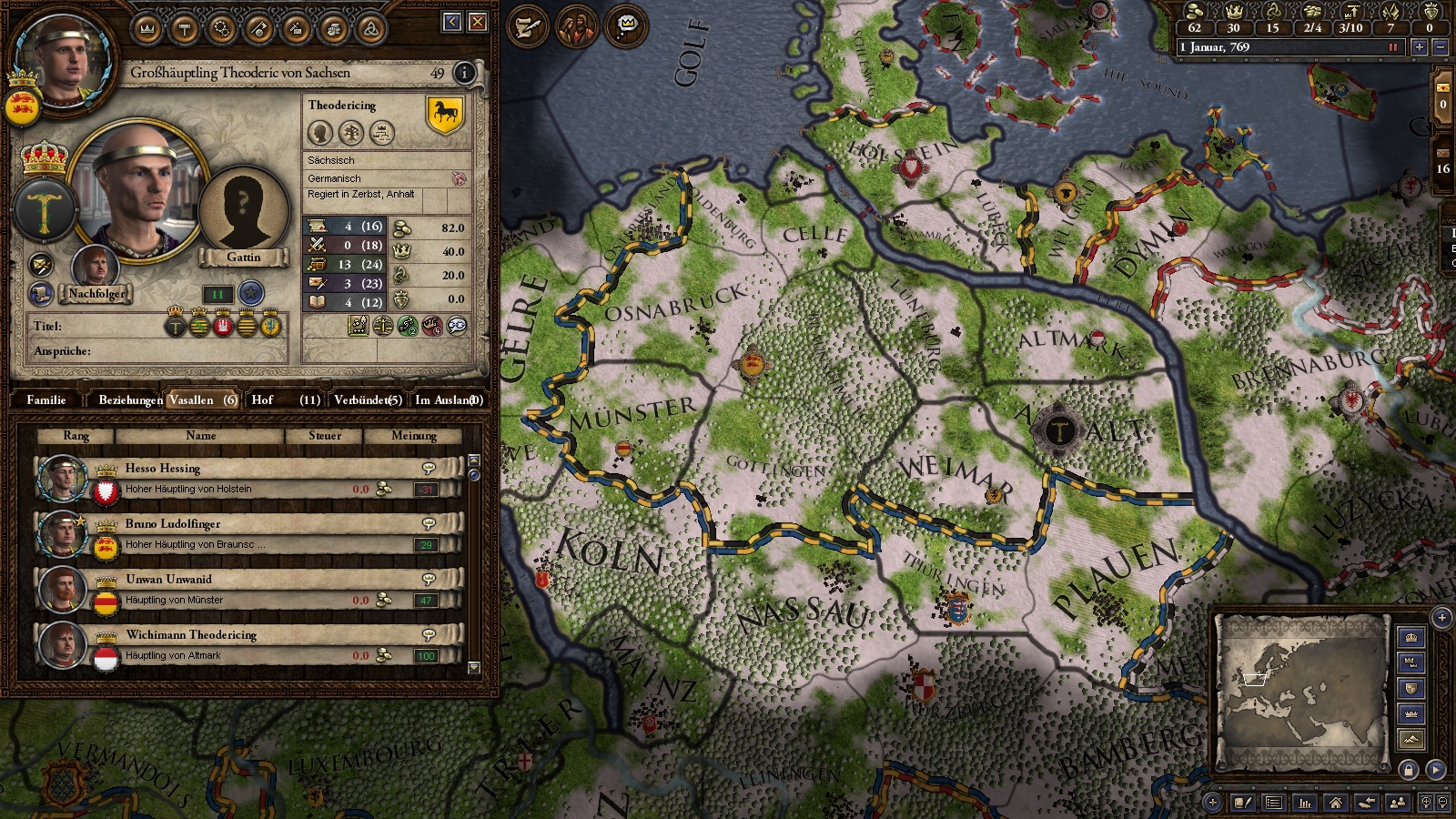The image size is (1456, 819).
Task: Show the Im Ausland tab
Action: pos(448,399)
